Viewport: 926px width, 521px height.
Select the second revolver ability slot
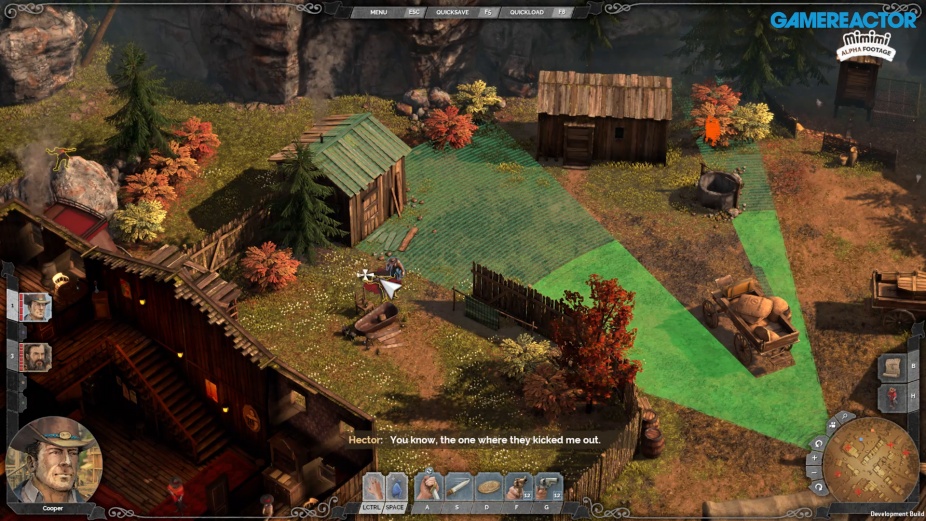[x=549, y=487]
